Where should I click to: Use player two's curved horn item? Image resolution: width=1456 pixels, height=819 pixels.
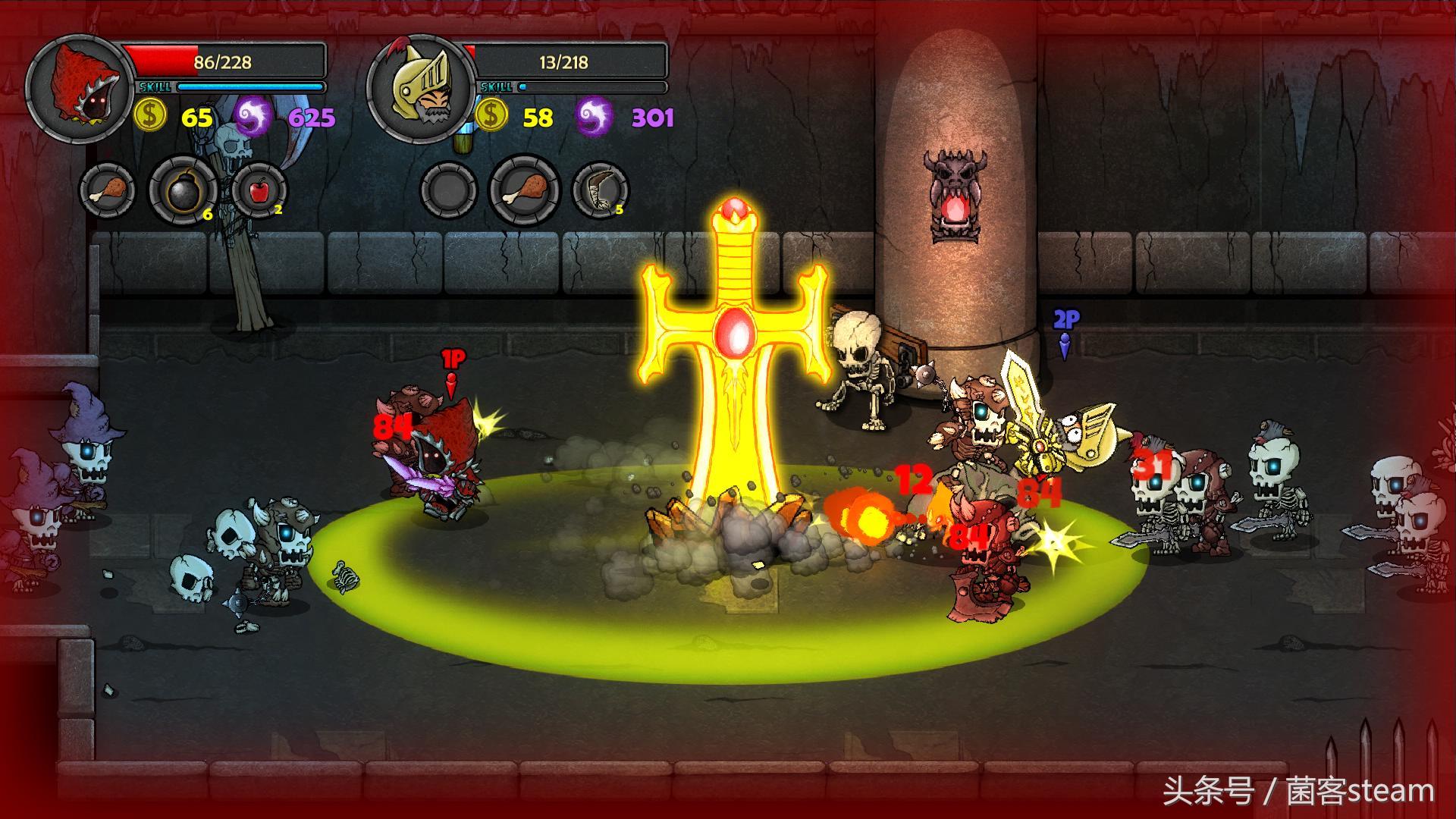pos(600,190)
